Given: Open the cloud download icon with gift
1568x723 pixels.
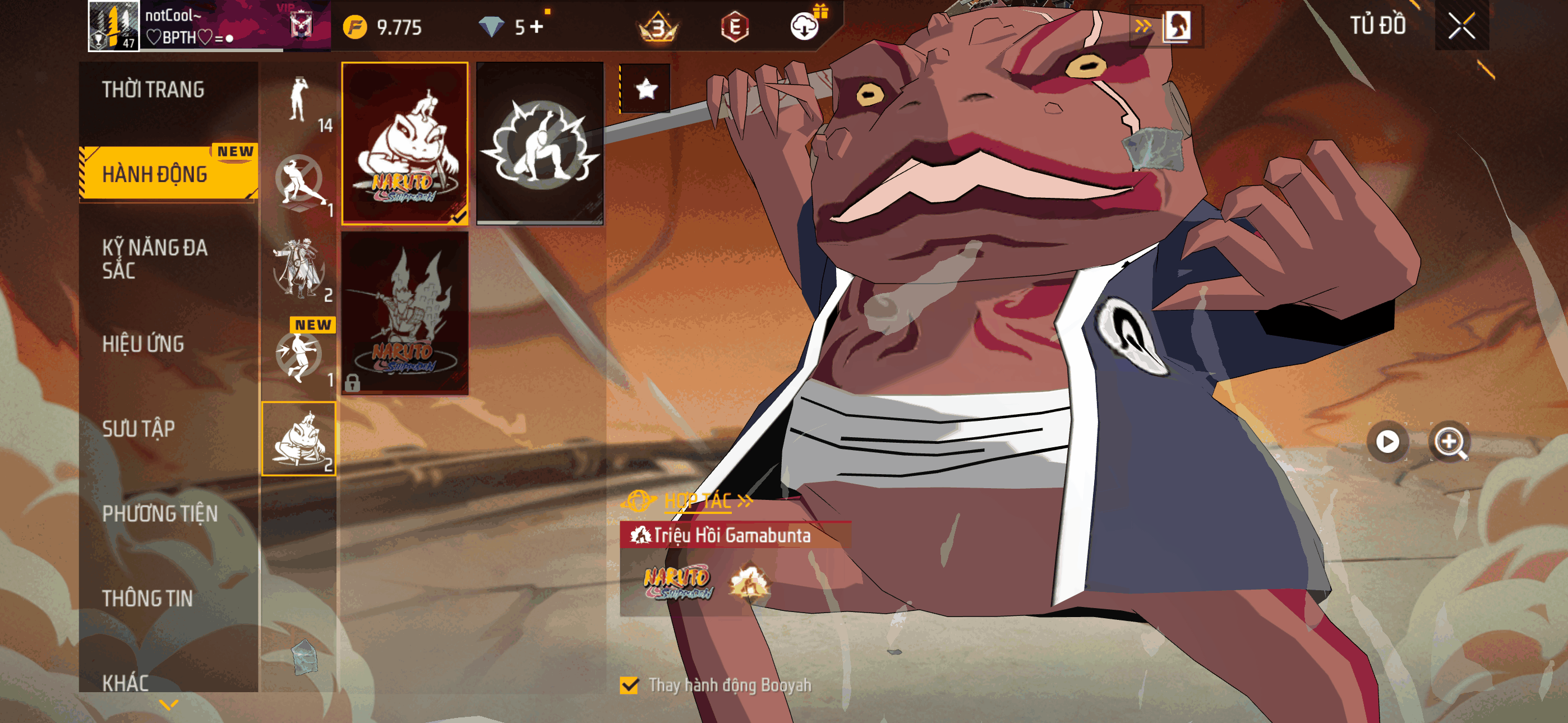Looking at the screenshot, I should pyautogui.click(x=804, y=27).
